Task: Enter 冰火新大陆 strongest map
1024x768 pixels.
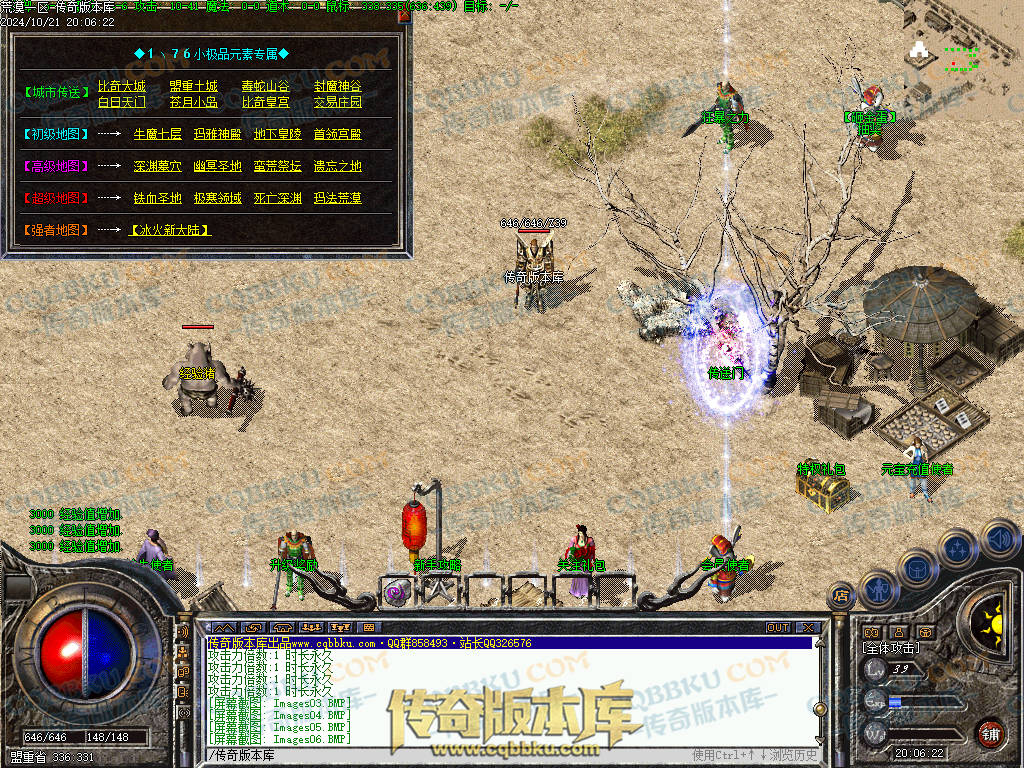Action: pos(170,230)
